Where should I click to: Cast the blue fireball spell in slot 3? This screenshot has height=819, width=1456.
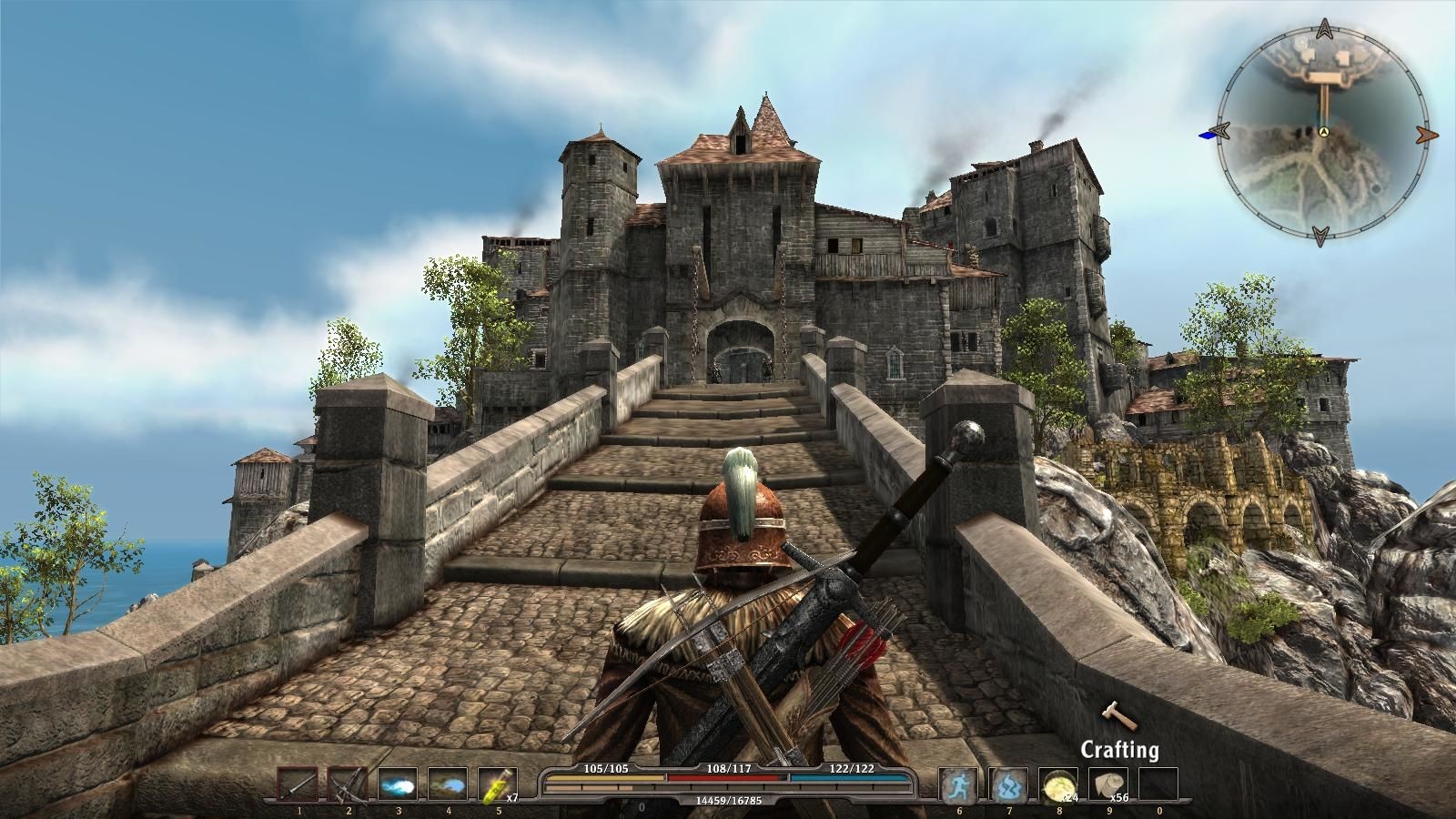(398, 784)
